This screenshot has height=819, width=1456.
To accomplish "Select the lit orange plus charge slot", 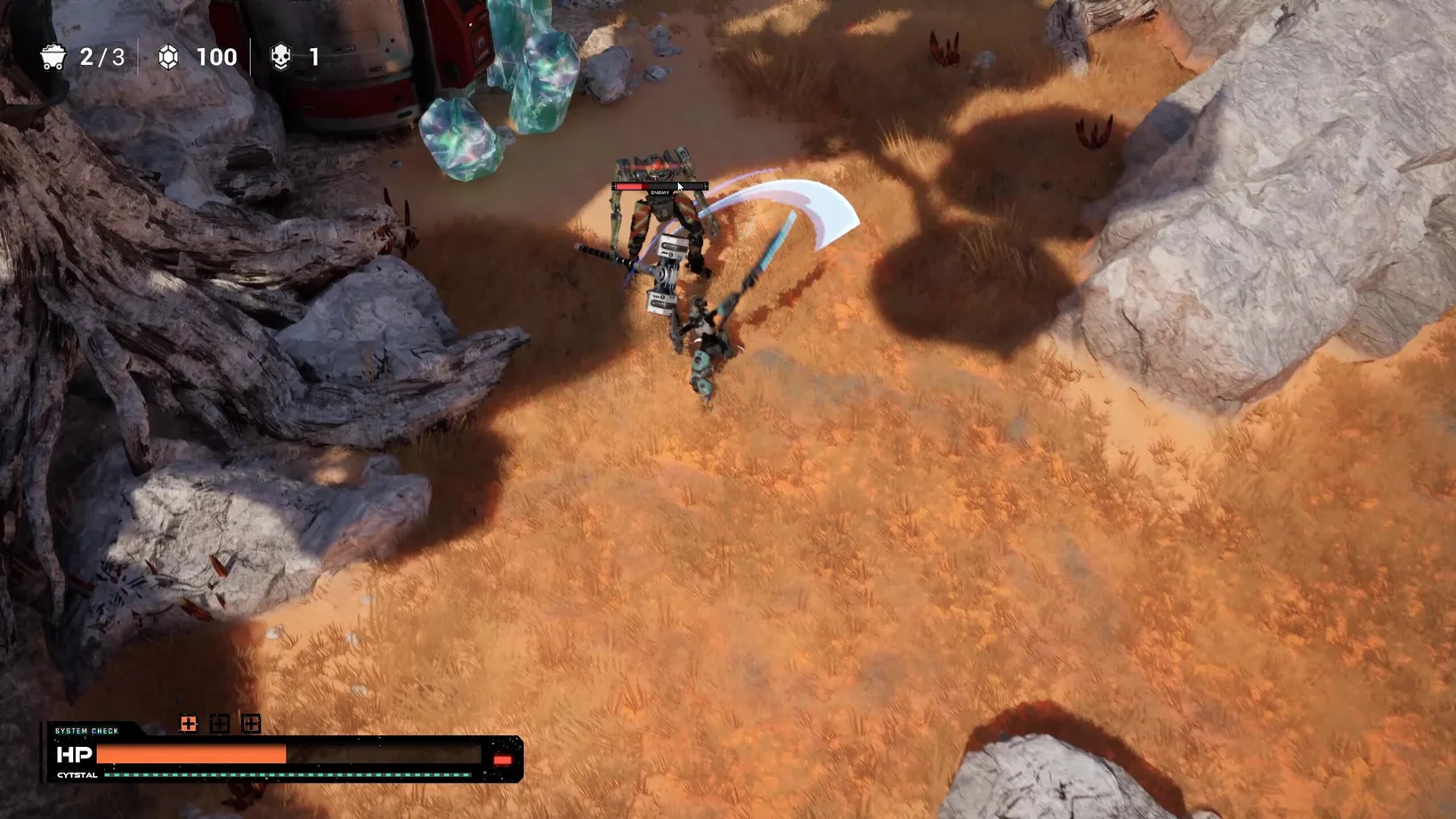I will coord(189,724).
